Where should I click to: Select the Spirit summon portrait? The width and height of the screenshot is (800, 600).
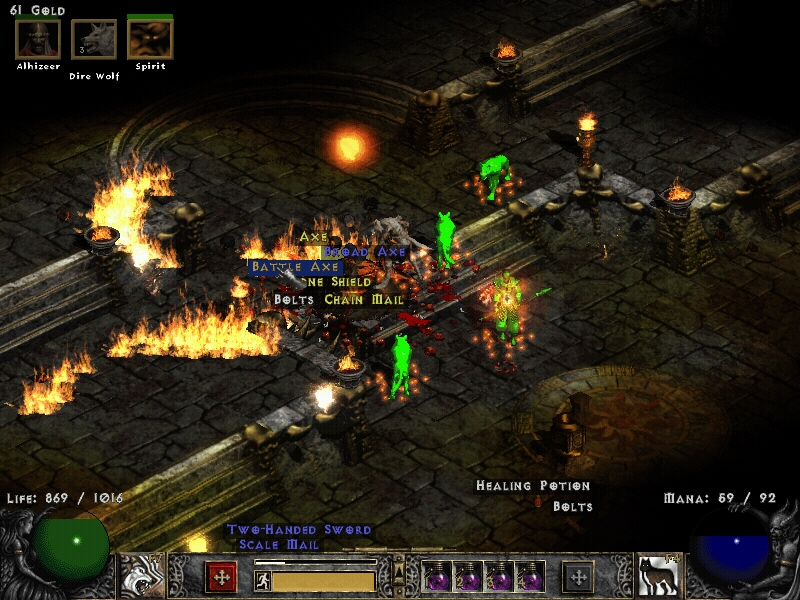[150, 40]
